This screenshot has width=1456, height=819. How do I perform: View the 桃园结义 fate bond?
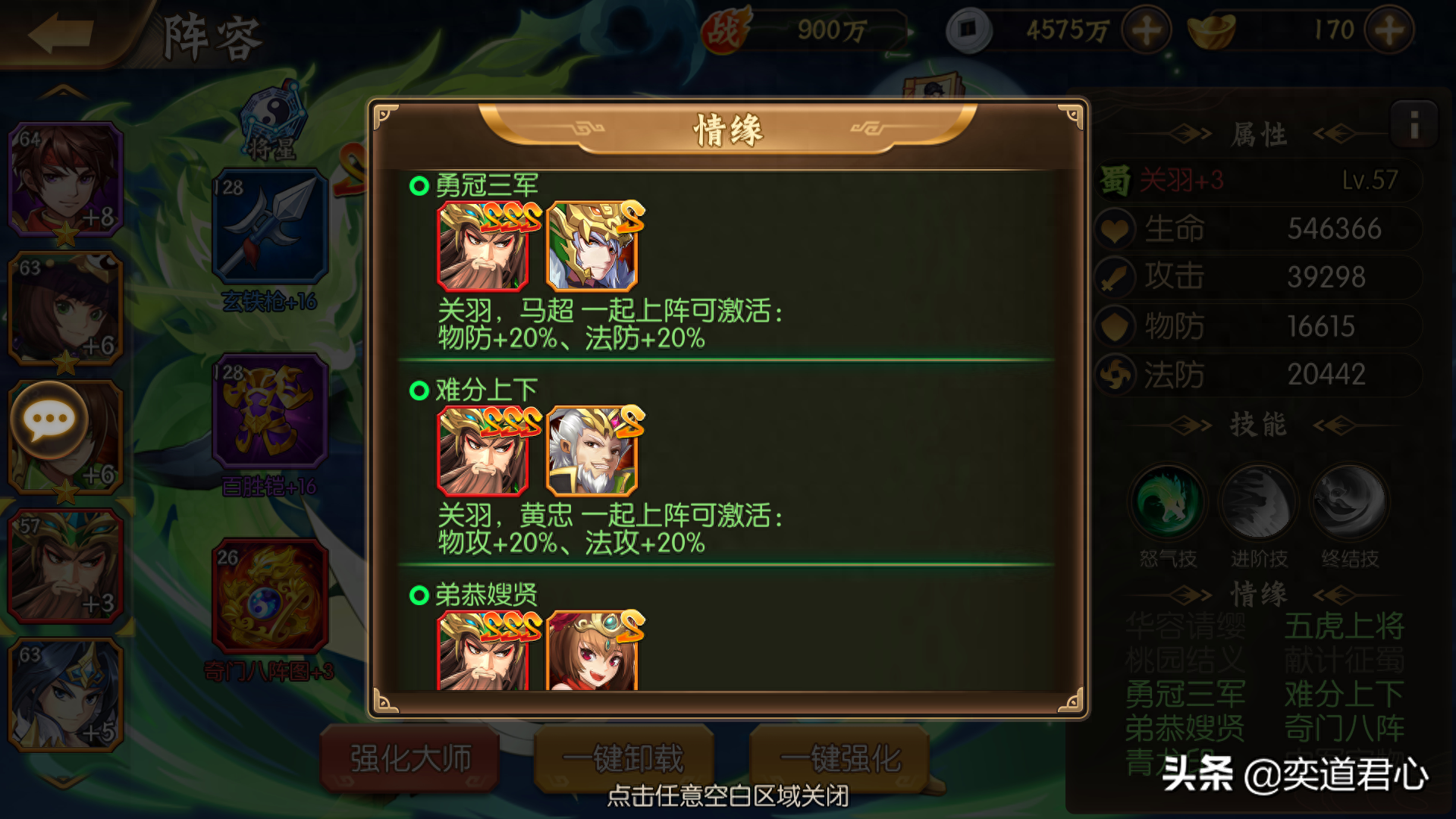[1187, 660]
